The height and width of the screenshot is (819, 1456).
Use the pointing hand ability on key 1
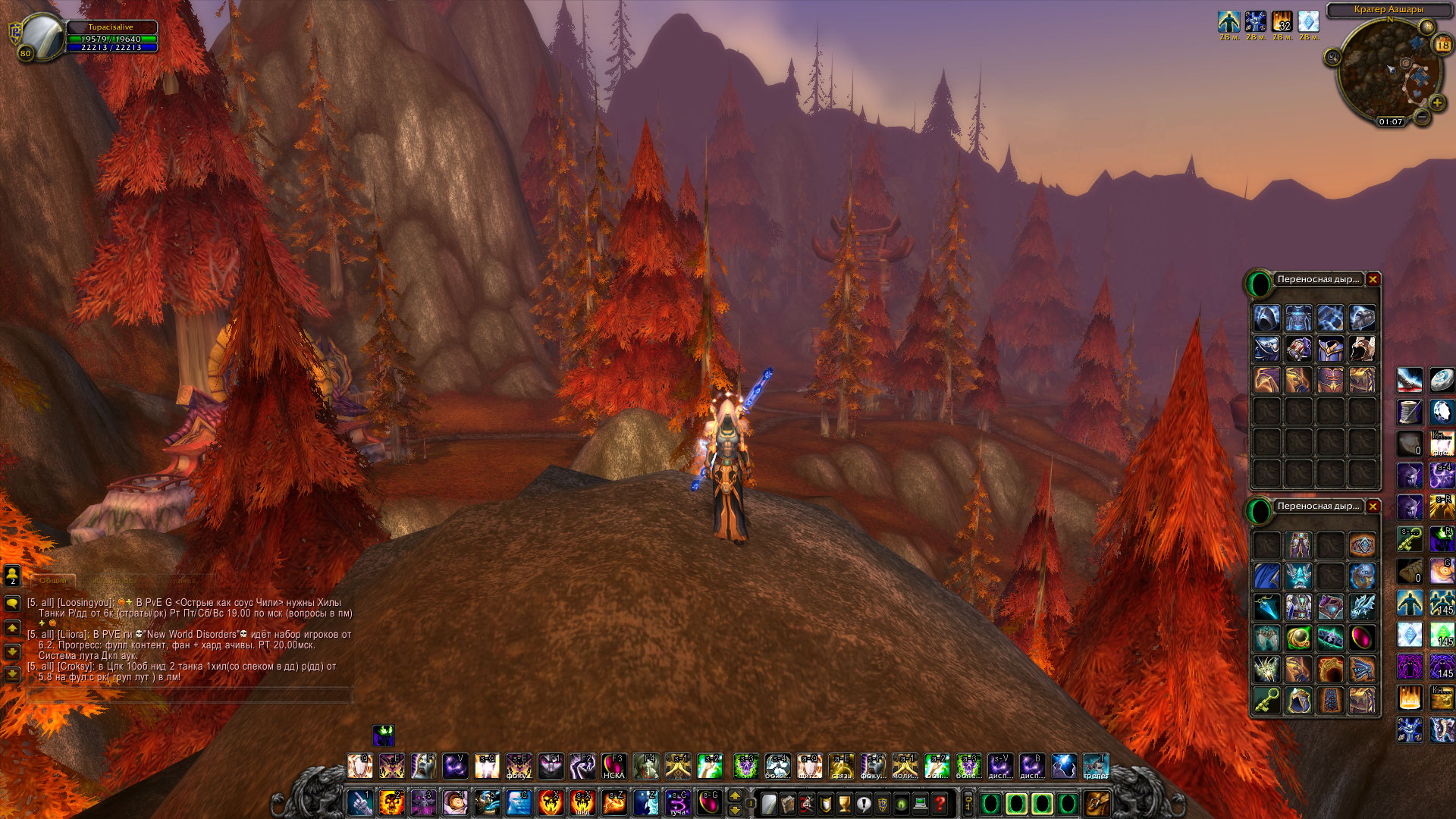tap(359, 802)
